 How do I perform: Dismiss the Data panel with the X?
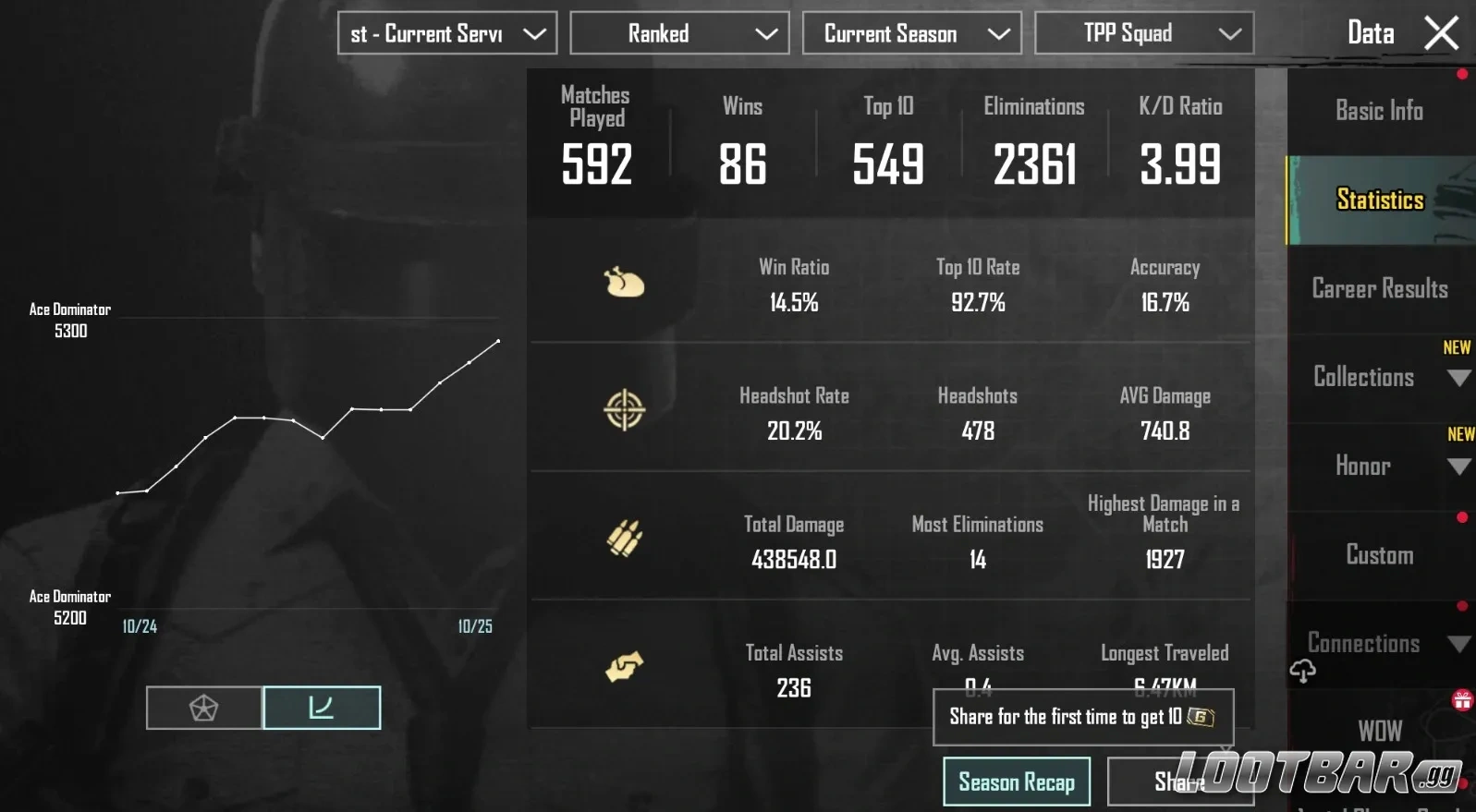pos(1440,32)
